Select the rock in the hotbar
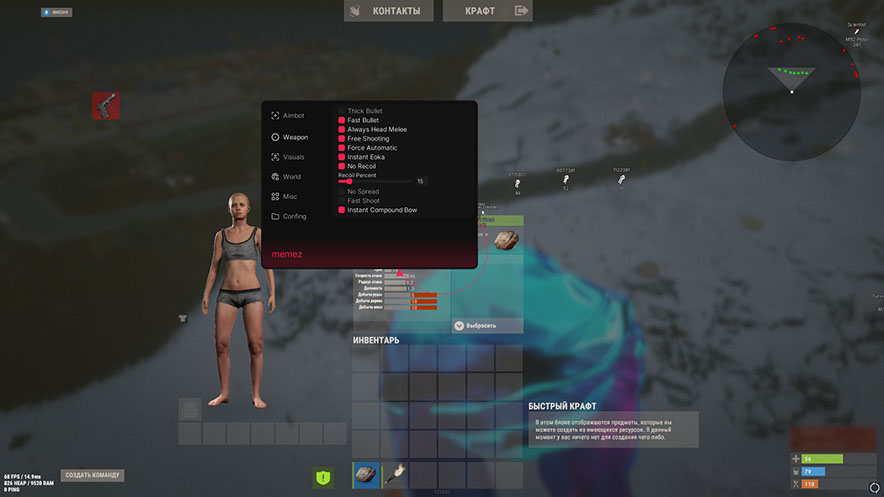Image resolution: width=884 pixels, height=497 pixels. click(x=367, y=474)
